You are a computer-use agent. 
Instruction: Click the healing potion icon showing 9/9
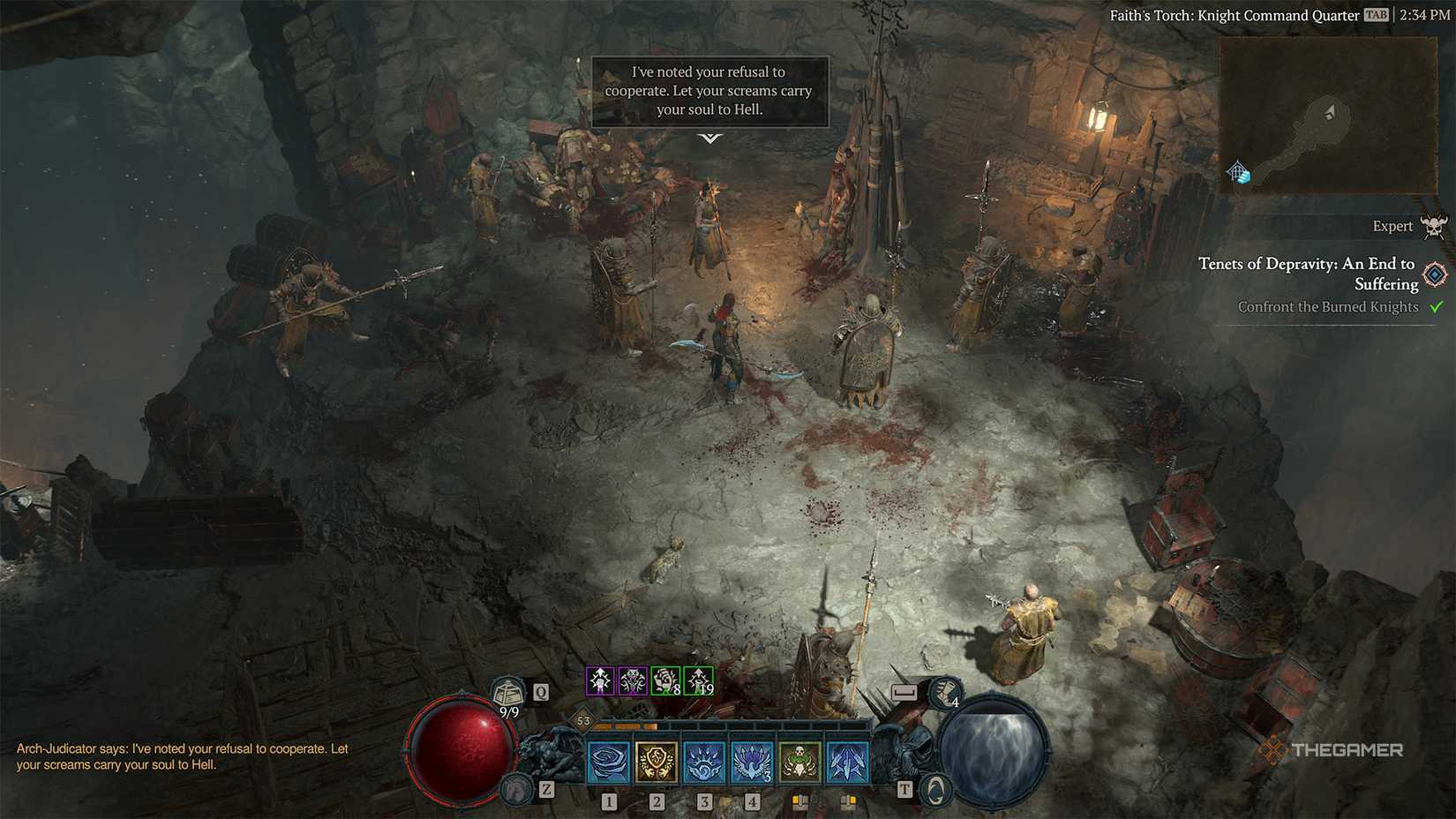coord(508,695)
